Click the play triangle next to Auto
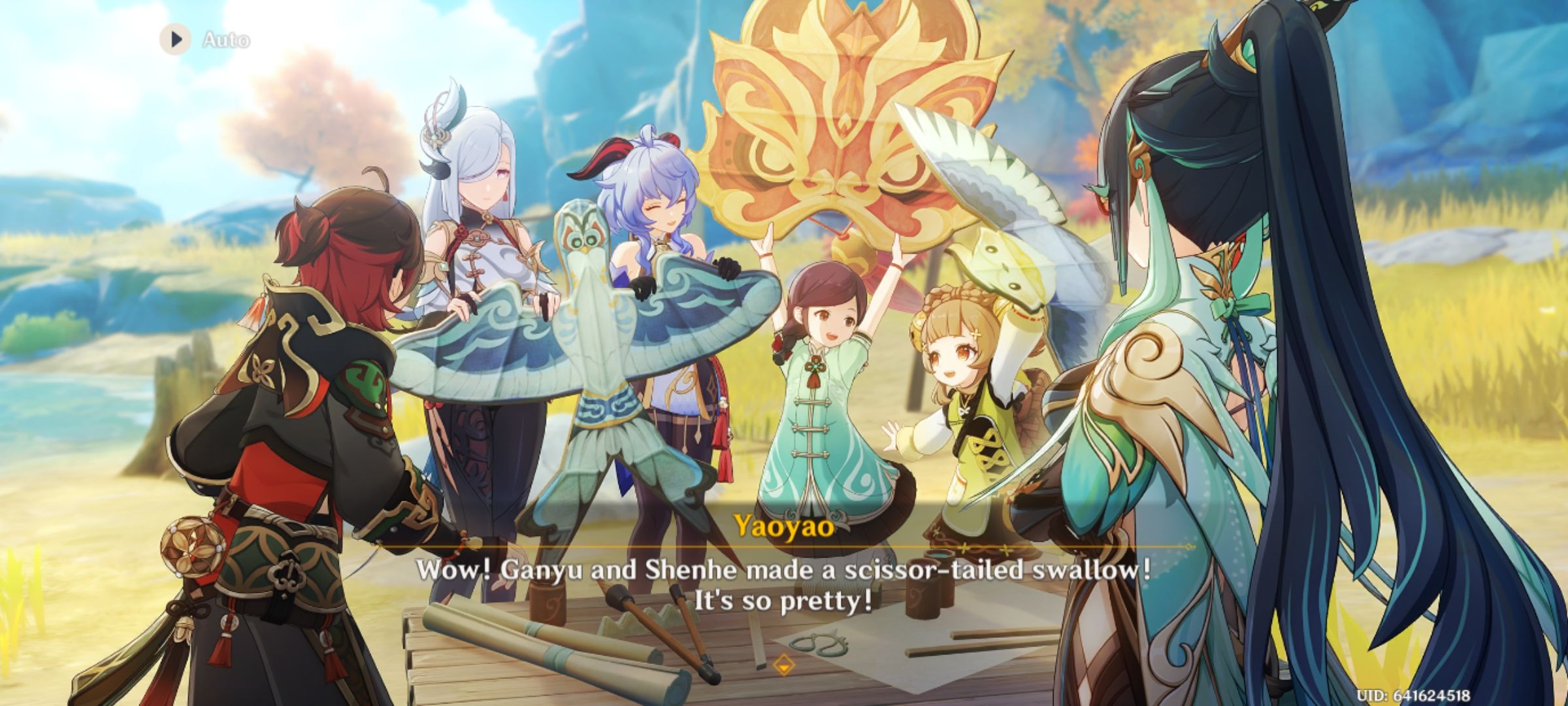Viewport: 1568px width, 706px height. [x=174, y=41]
